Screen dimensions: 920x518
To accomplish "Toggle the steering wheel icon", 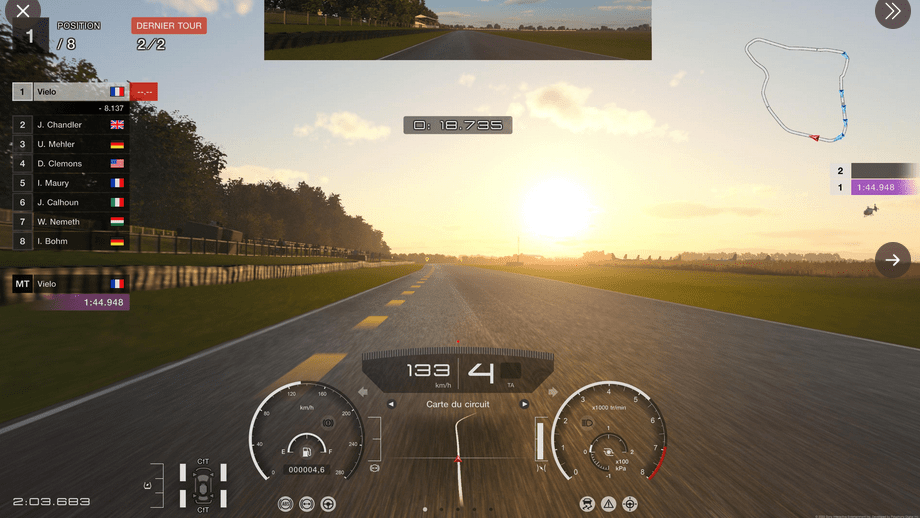I will point(327,504).
